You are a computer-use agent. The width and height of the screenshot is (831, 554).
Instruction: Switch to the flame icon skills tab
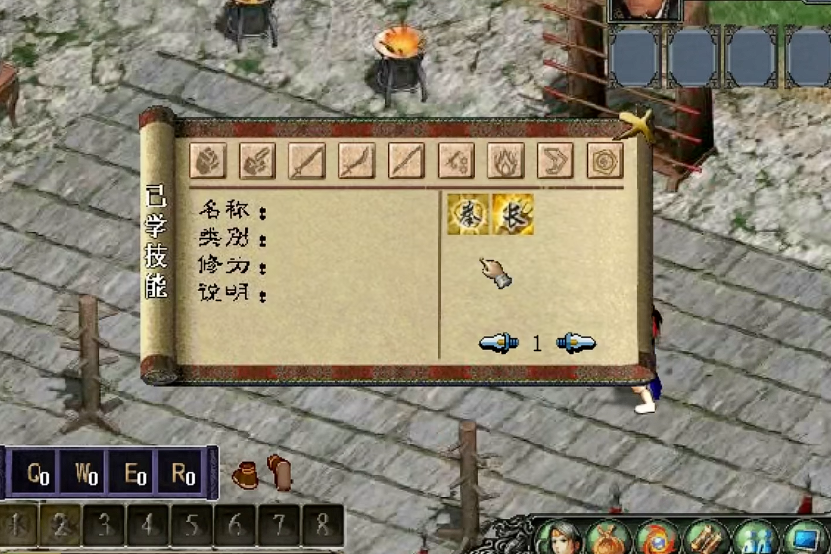click(x=505, y=161)
